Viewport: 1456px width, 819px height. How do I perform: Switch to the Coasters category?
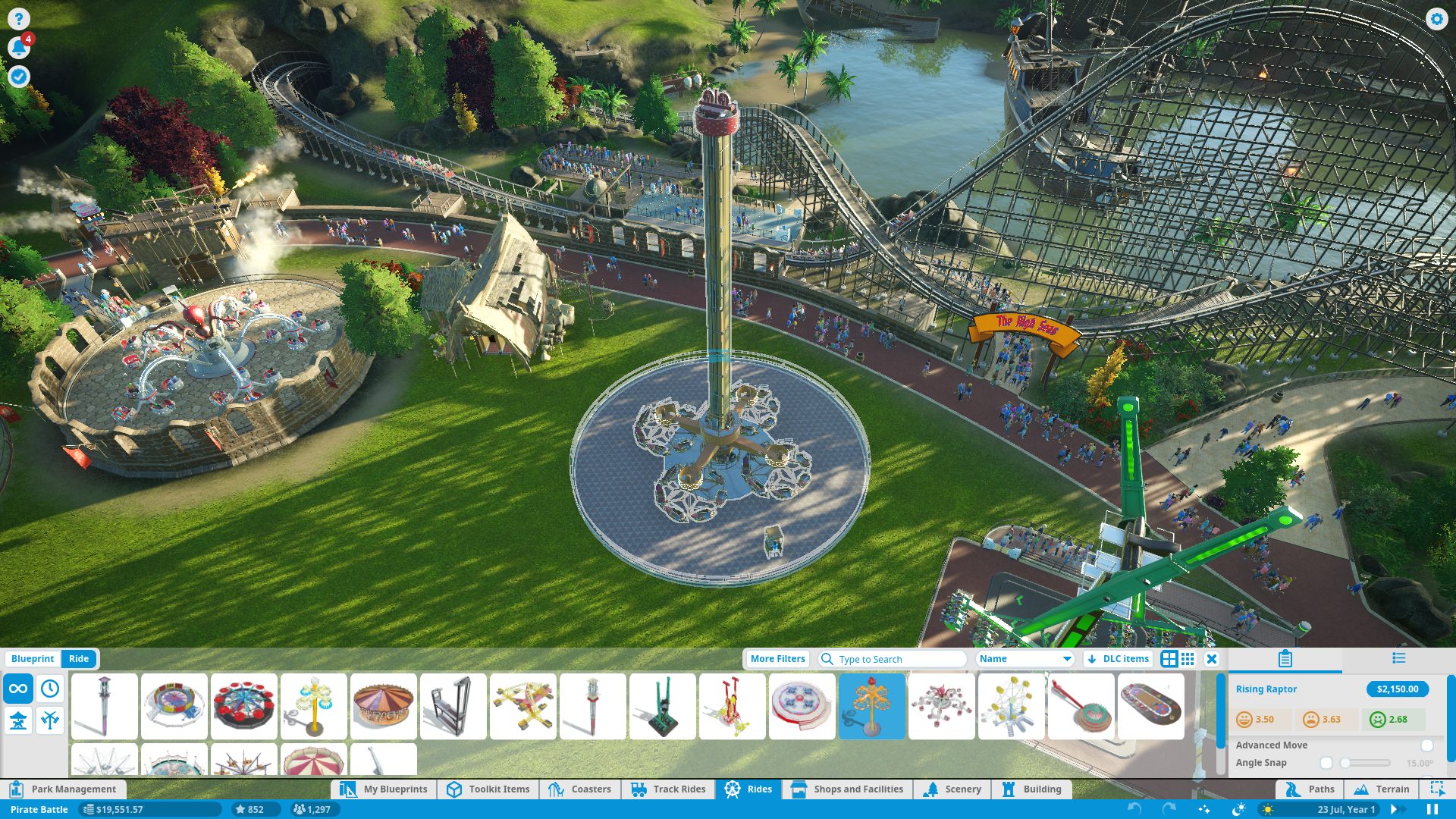click(580, 789)
